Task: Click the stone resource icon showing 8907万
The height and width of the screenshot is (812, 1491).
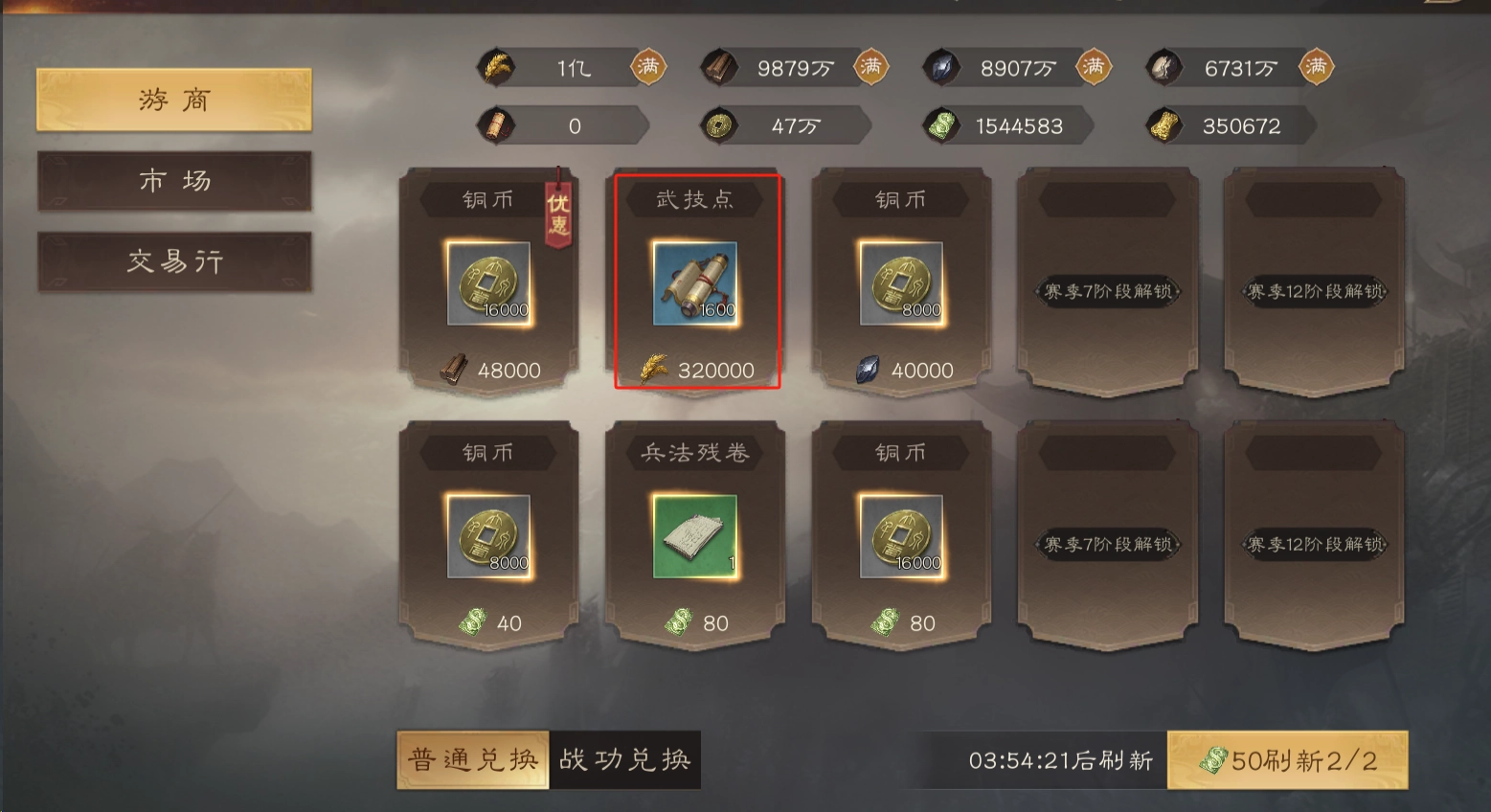Action: 943,67
